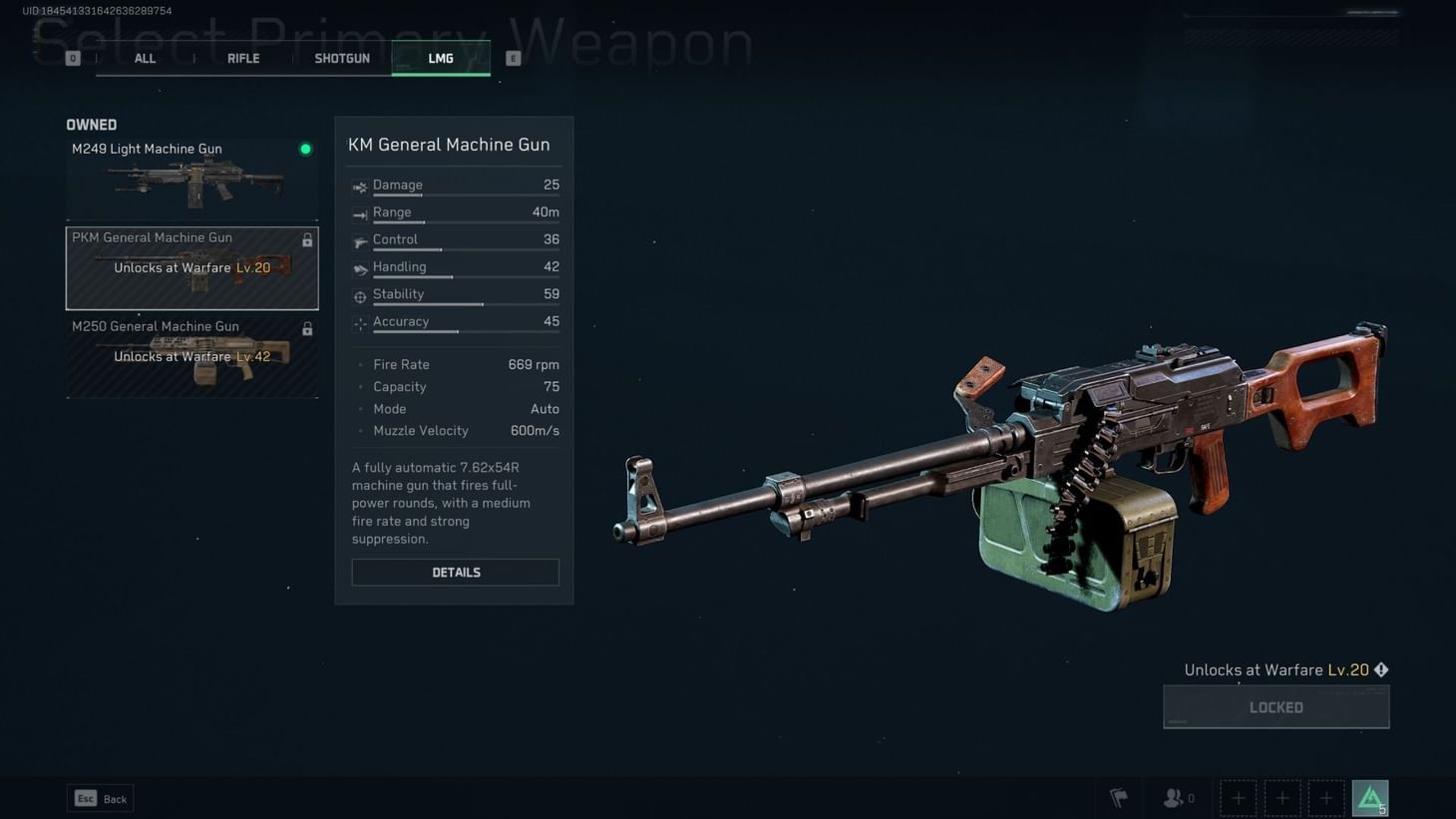Image resolution: width=1456 pixels, height=819 pixels.
Task: Open the ALL weapons tab
Action: [x=144, y=58]
